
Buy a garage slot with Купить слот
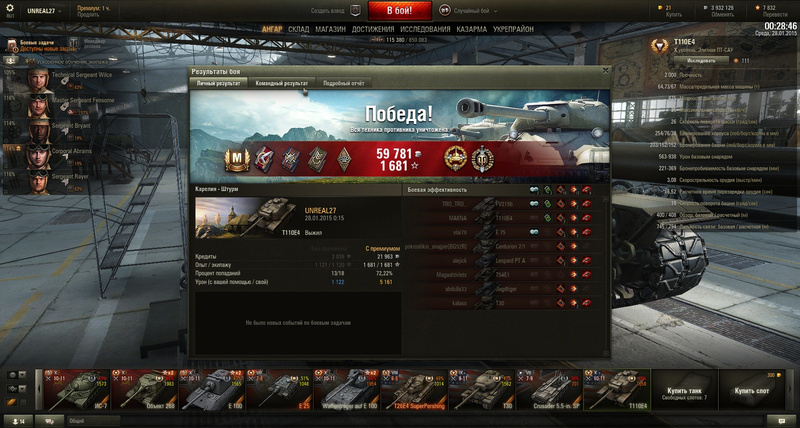click(751, 390)
